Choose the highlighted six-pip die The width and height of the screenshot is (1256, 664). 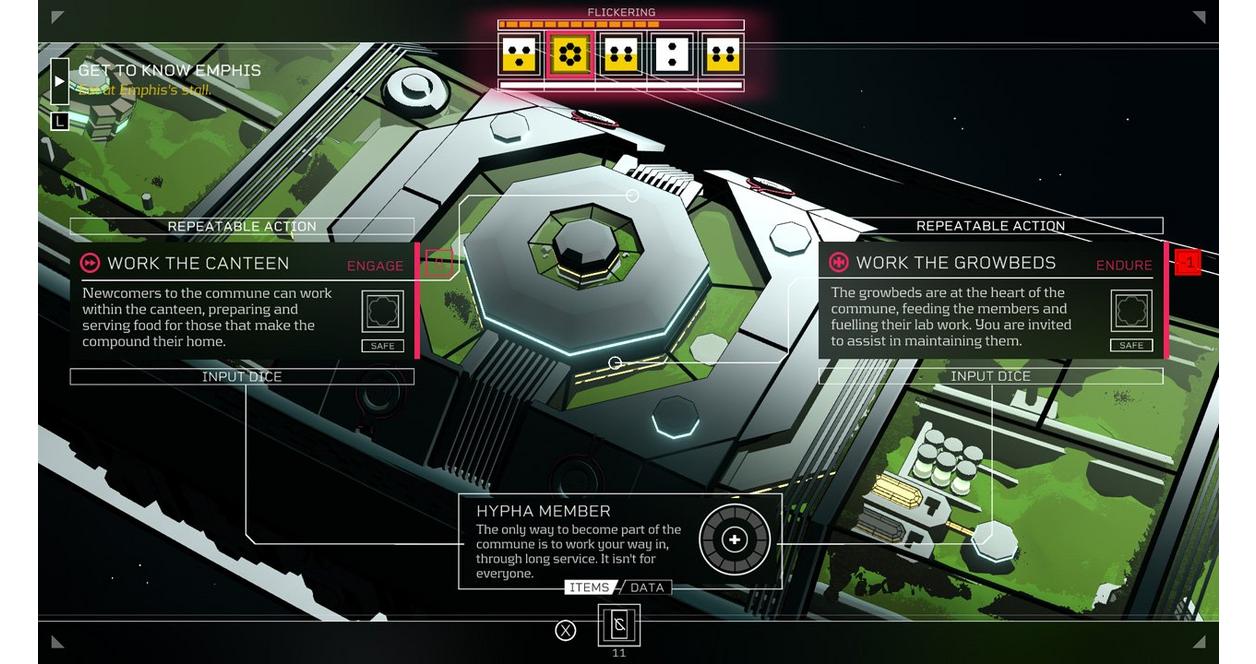[571, 54]
